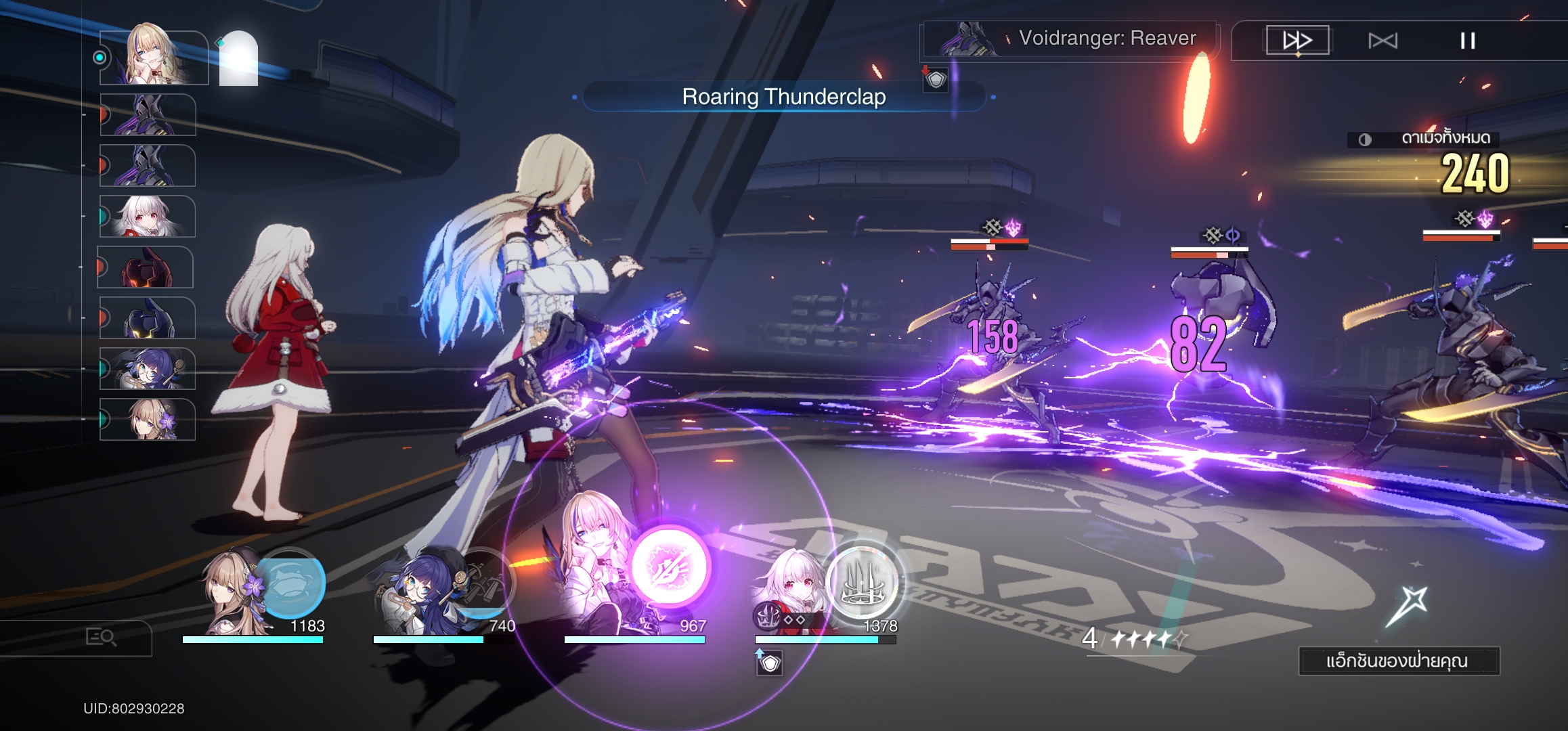Activate the white-haired girl's ultimate
Image resolution: width=1568 pixels, height=731 pixels.
[863, 583]
